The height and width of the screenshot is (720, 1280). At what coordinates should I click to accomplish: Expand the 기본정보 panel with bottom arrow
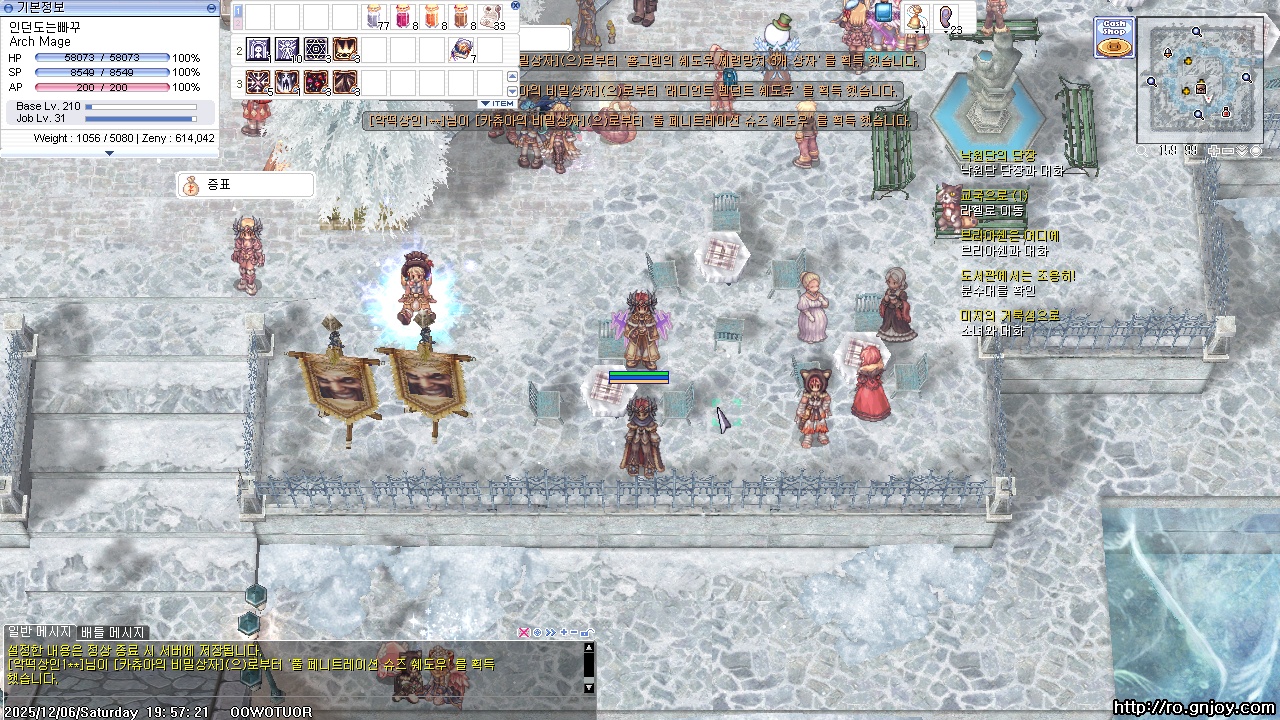pos(109,153)
